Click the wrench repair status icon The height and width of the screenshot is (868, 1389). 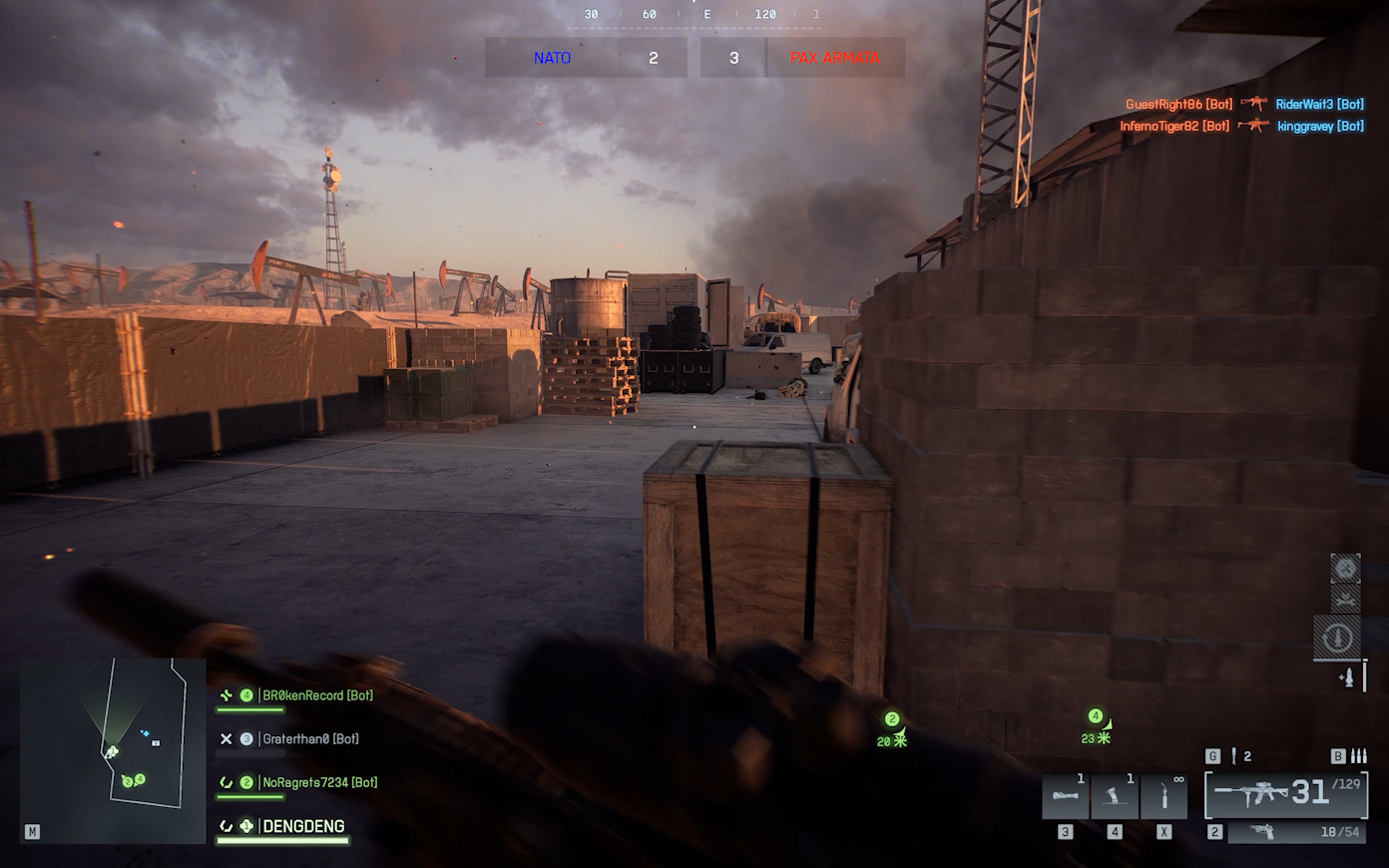[x=1345, y=599]
